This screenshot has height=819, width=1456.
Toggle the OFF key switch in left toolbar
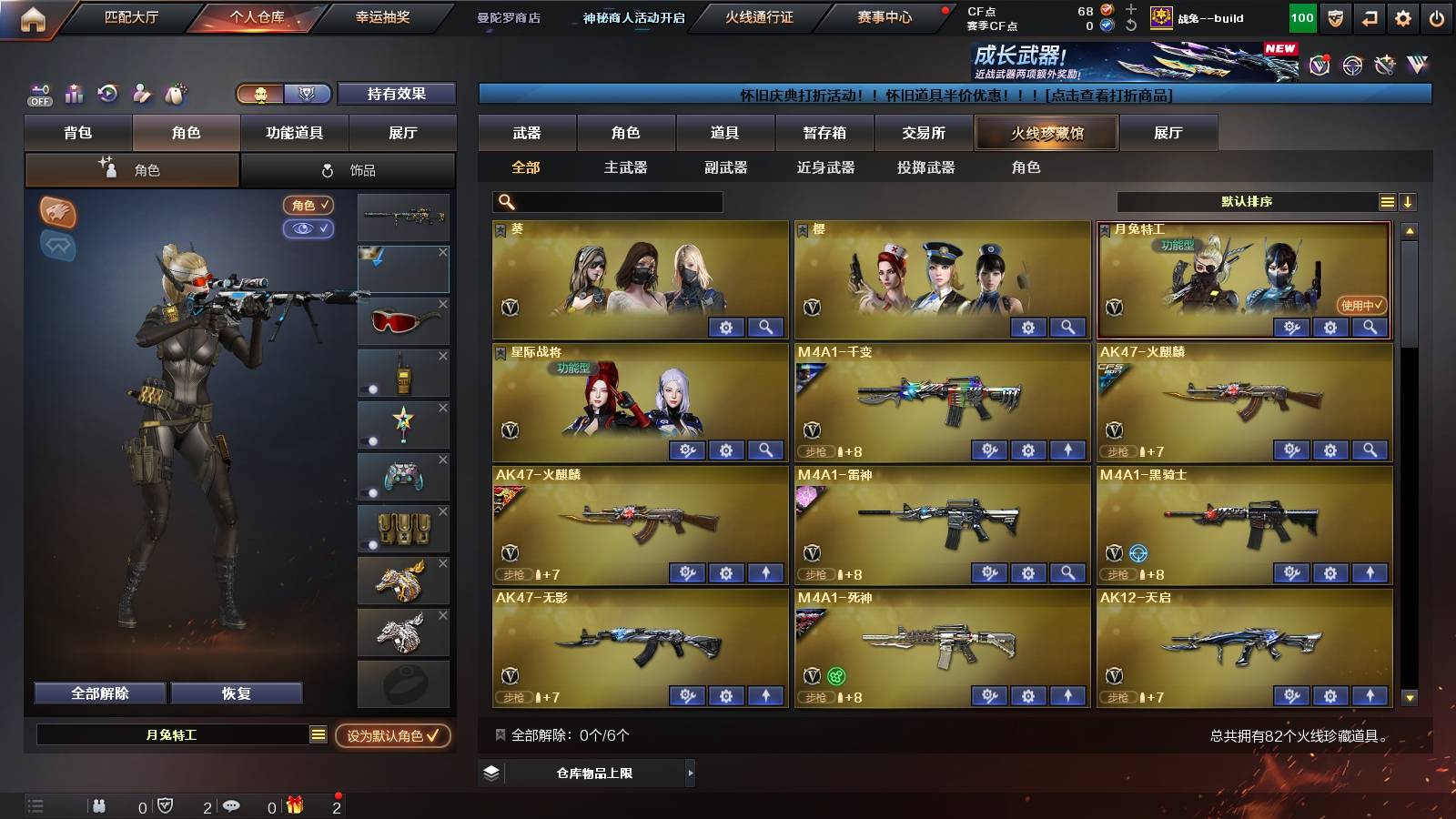(38, 92)
